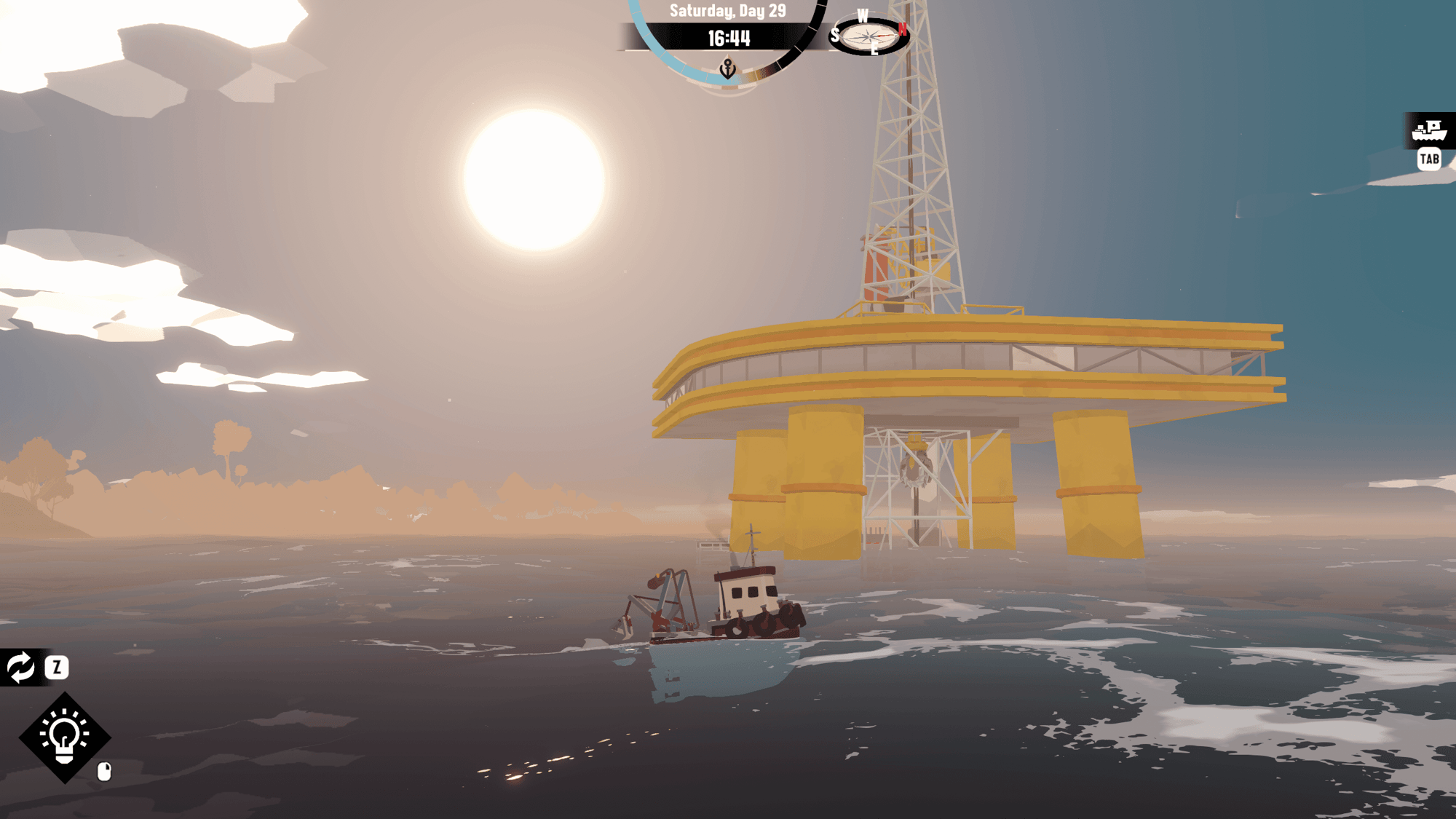Select the compass dial
This screenshot has width=1456, height=819.
(x=869, y=36)
